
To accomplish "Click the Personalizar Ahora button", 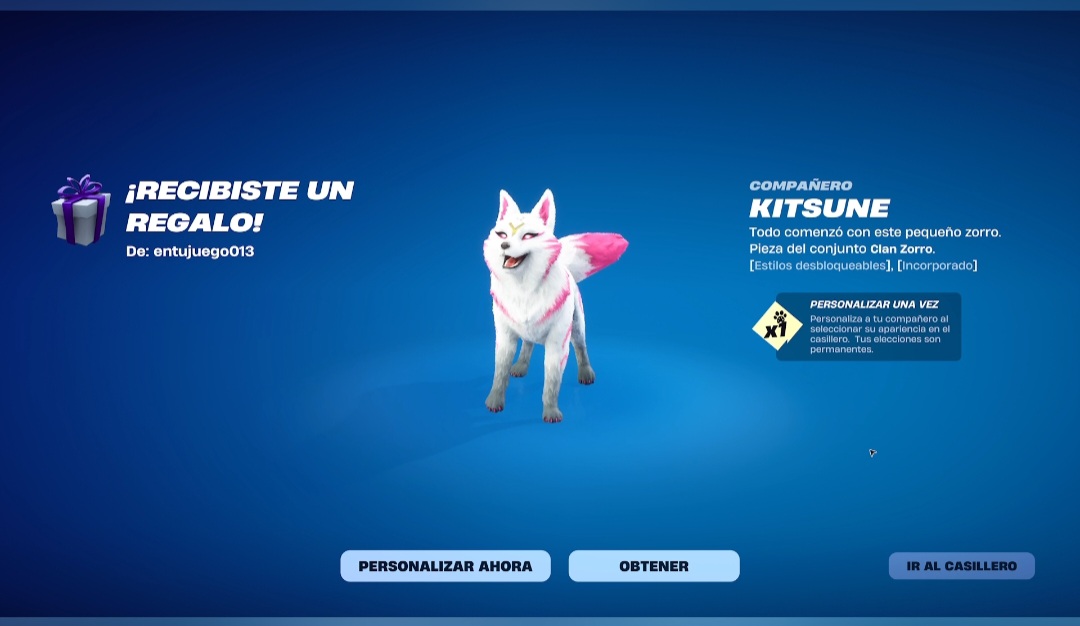I will coord(445,566).
